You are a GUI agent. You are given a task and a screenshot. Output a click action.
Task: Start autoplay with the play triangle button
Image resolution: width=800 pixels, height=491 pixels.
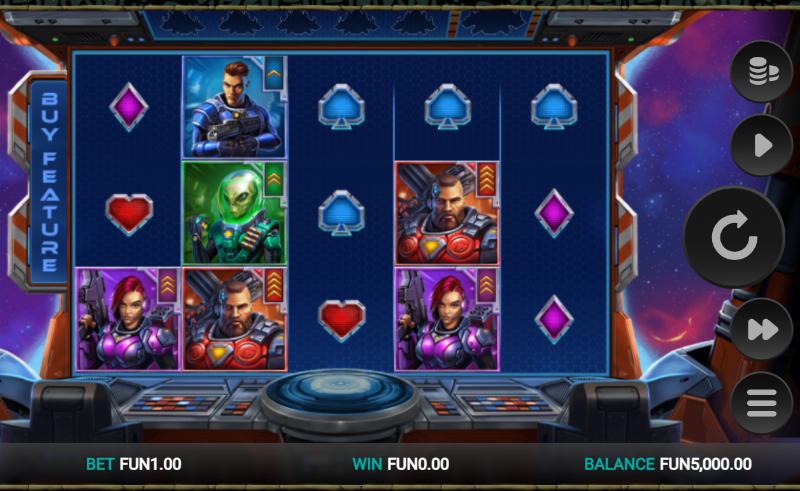pyautogui.click(x=761, y=146)
